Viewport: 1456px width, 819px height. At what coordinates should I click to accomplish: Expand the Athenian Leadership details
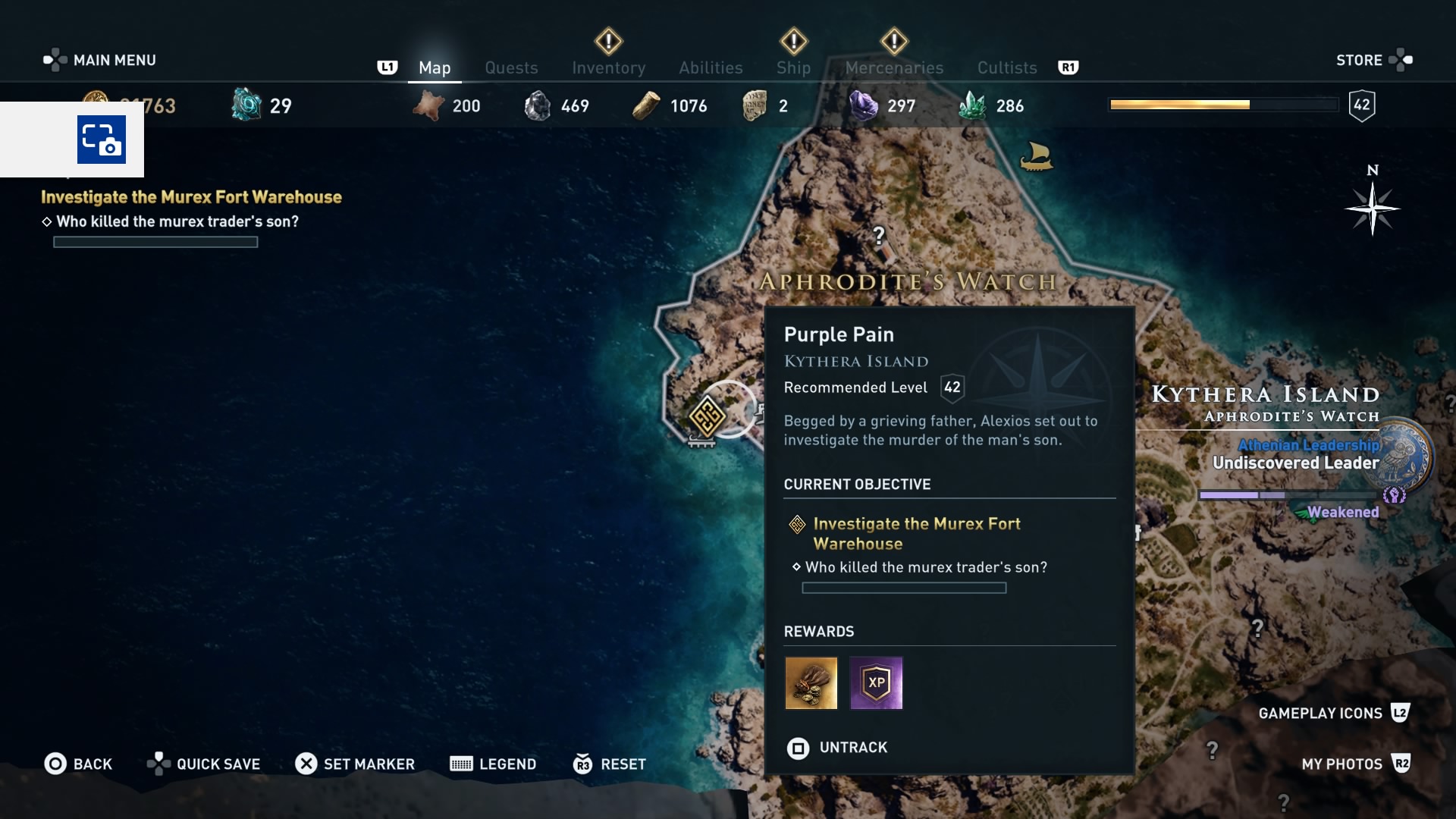[1308, 446]
